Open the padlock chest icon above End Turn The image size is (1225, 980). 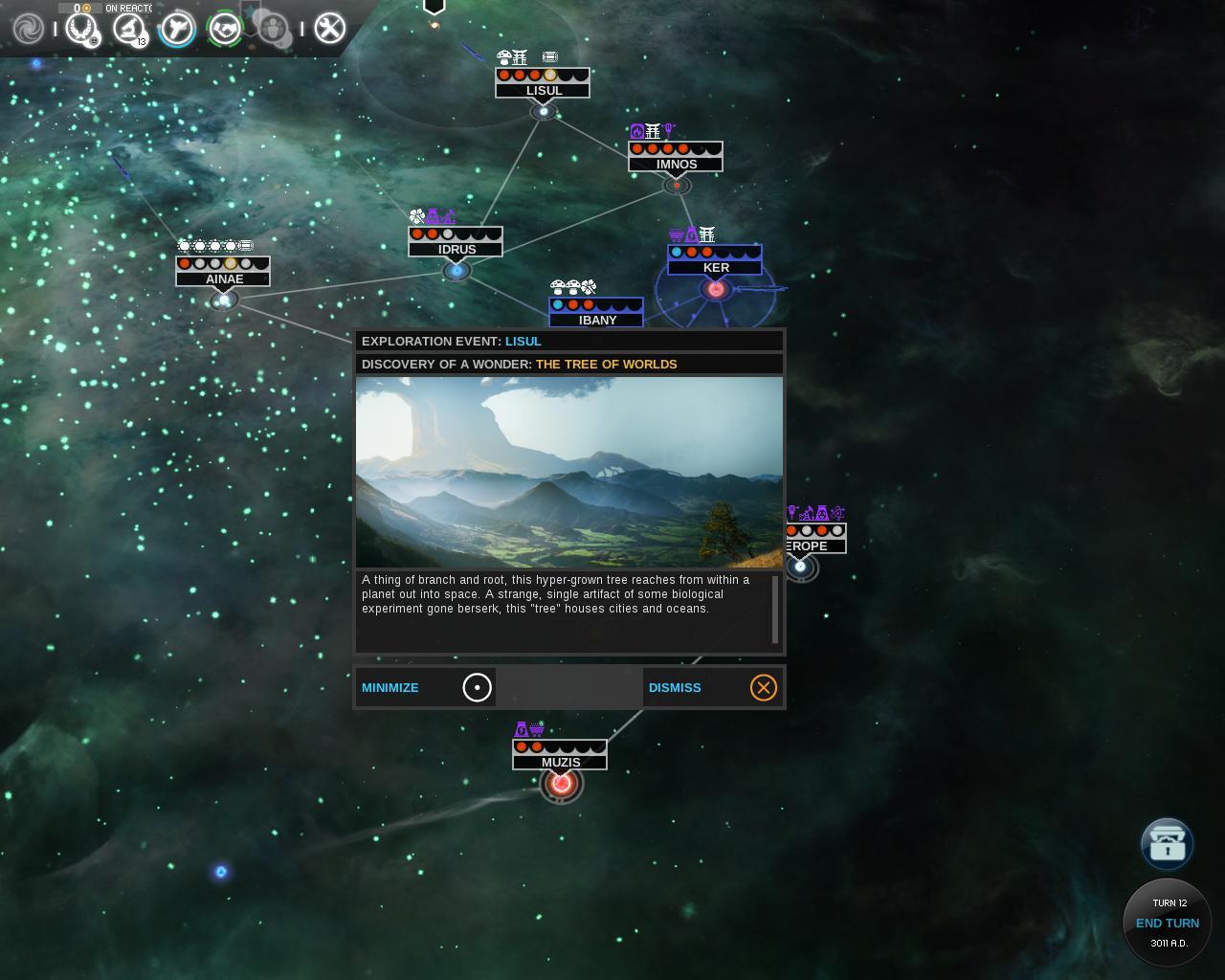tap(1167, 843)
